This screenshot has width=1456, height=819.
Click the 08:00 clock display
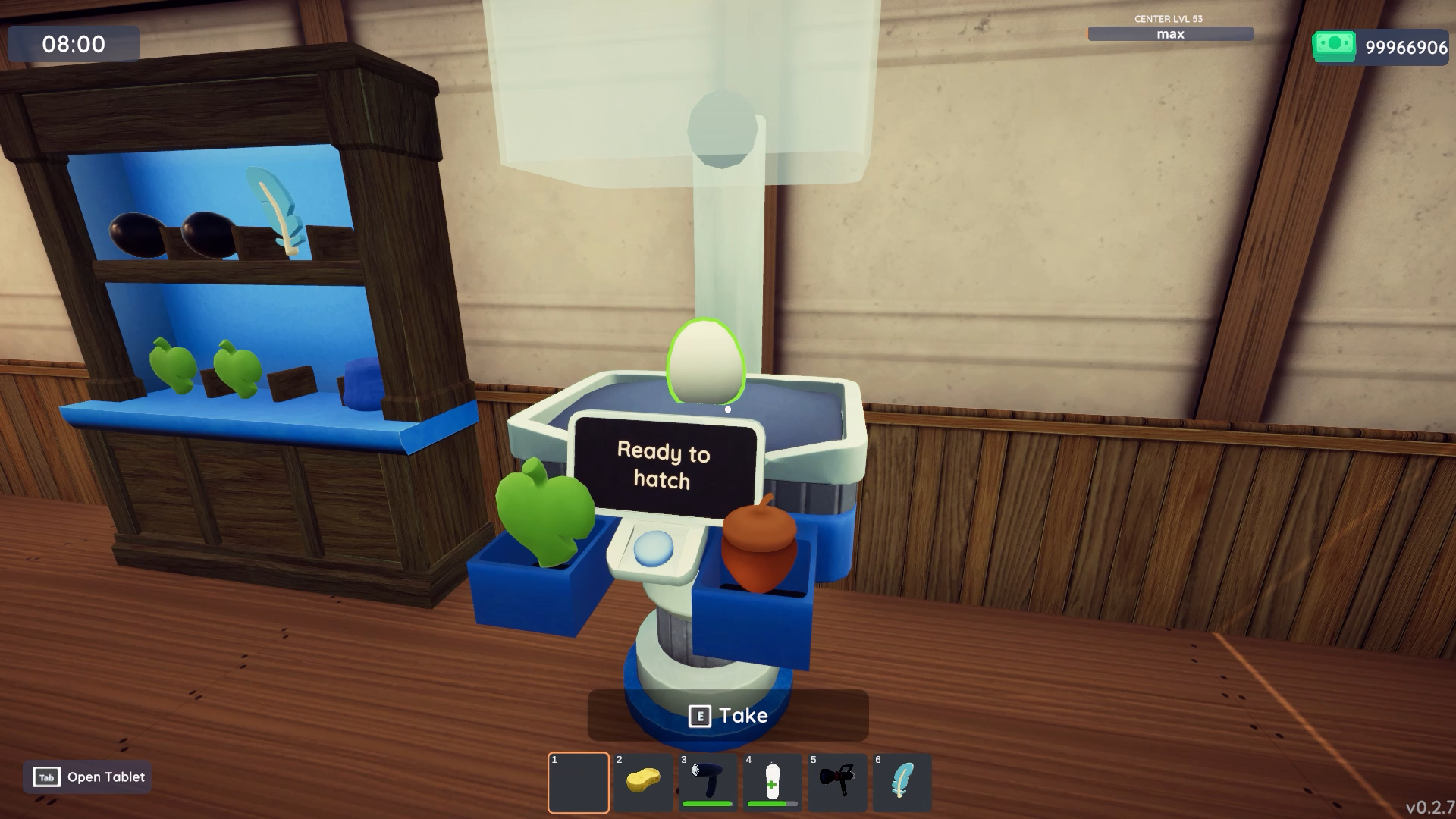tap(74, 45)
